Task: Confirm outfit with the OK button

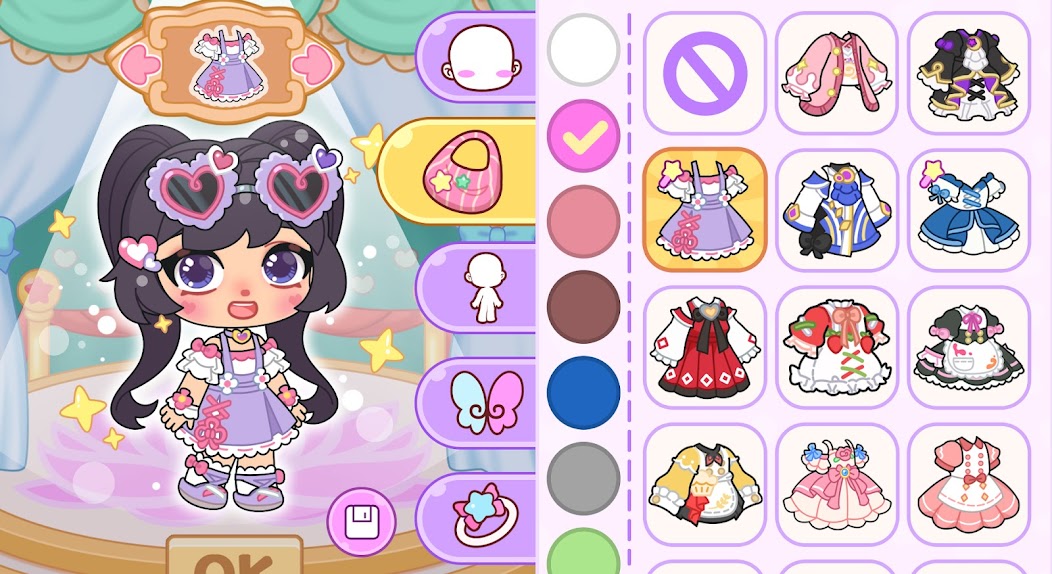Action: pos(234,558)
